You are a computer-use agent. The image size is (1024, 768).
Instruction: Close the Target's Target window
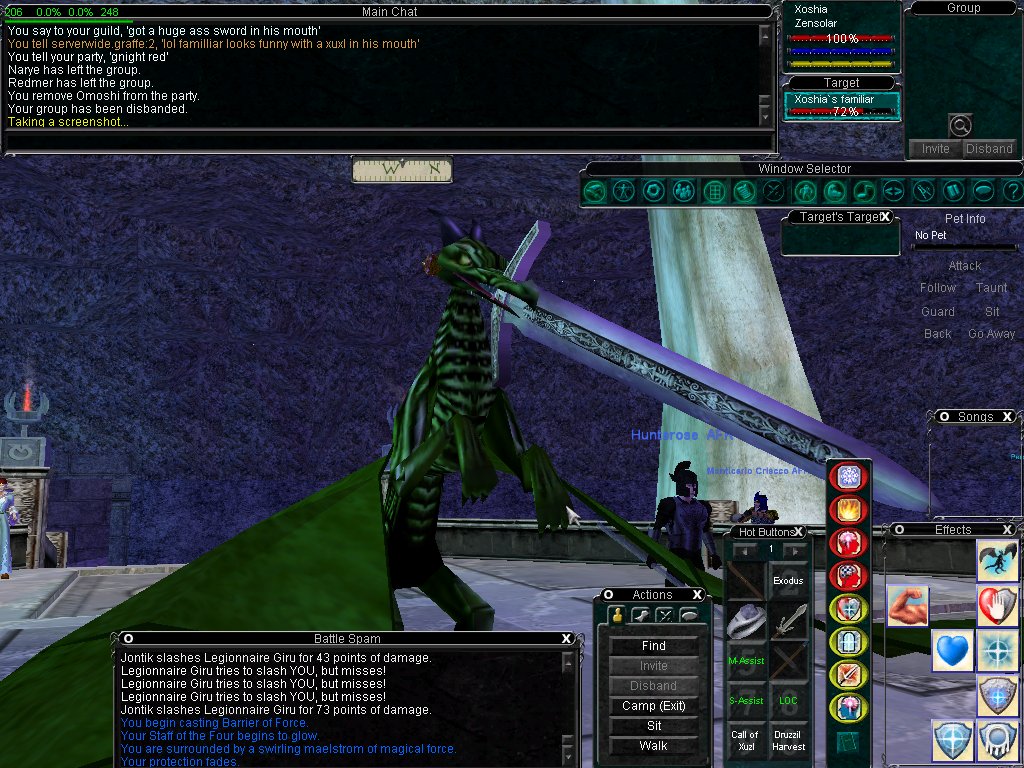coord(885,217)
